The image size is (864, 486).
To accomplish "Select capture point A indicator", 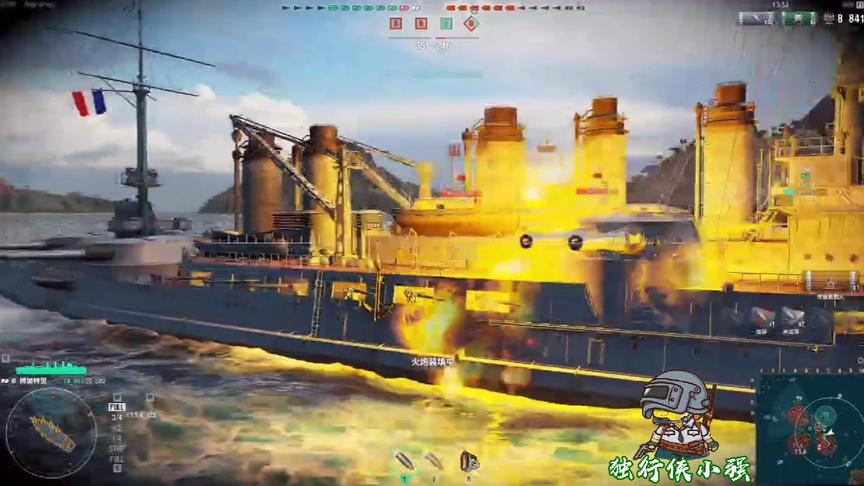I will (x=396, y=23).
